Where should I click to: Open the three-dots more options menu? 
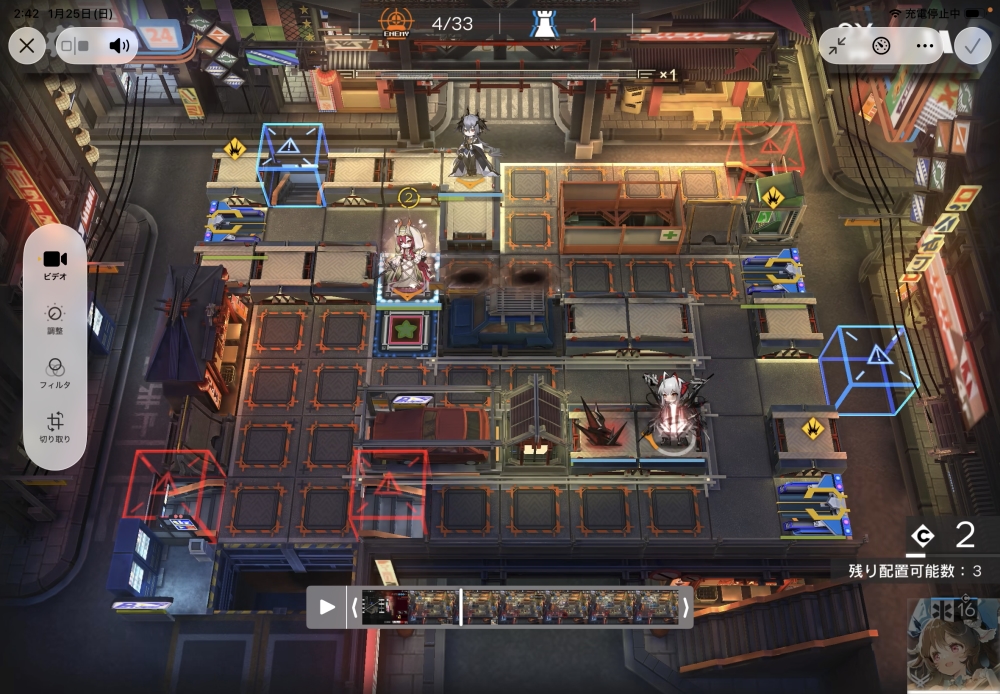(924, 45)
